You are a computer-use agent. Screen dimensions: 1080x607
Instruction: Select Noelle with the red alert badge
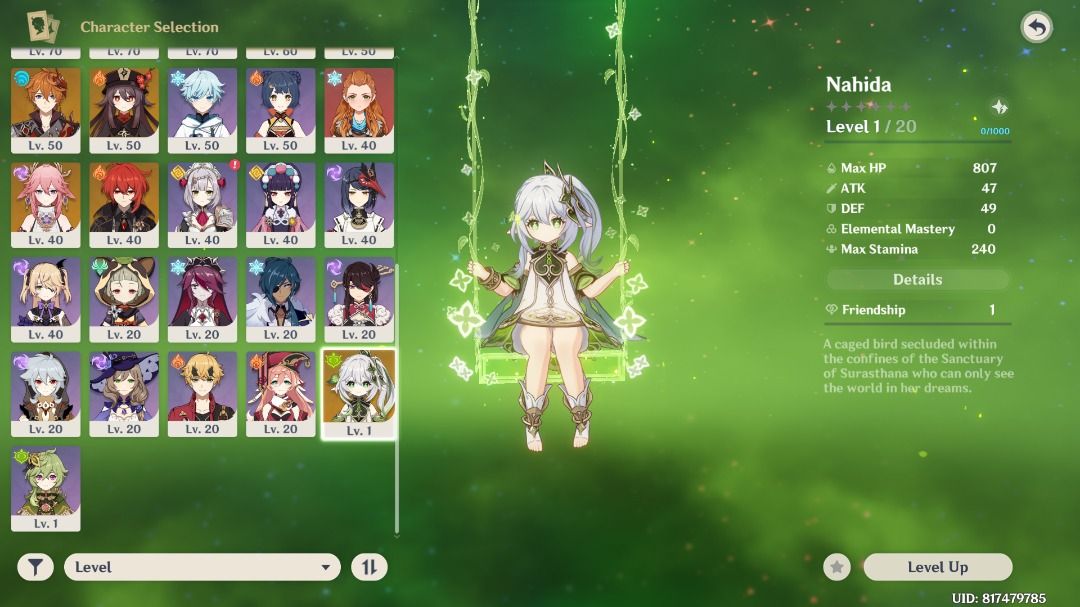pyautogui.click(x=203, y=203)
